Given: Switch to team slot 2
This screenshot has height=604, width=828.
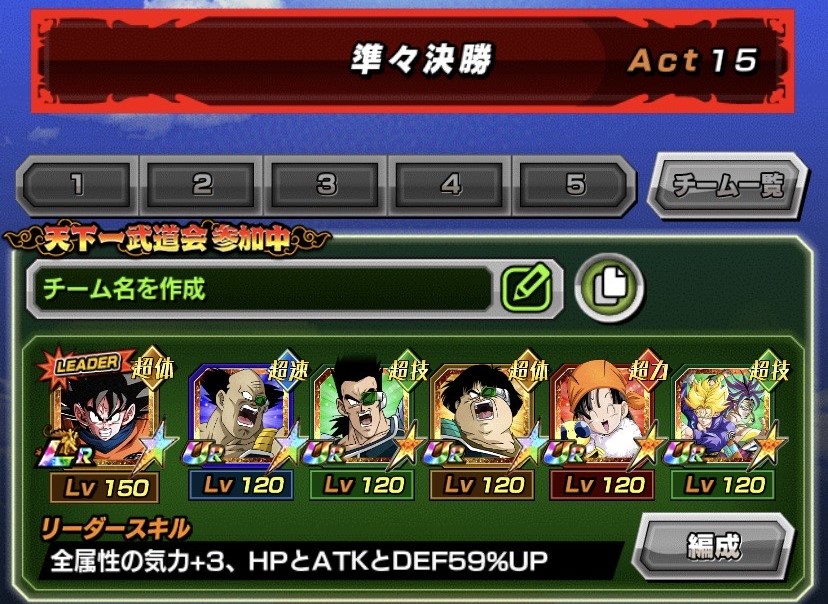Looking at the screenshot, I should point(203,185).
